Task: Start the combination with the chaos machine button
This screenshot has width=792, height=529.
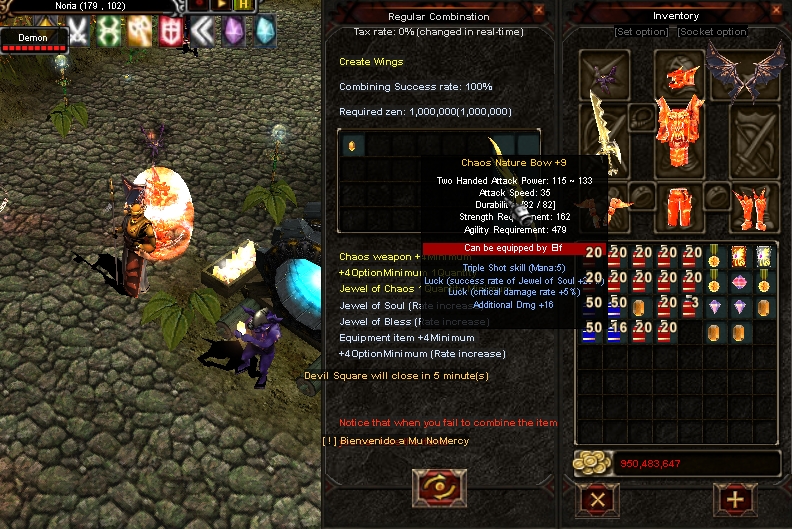Action: [x=438, y=487]
